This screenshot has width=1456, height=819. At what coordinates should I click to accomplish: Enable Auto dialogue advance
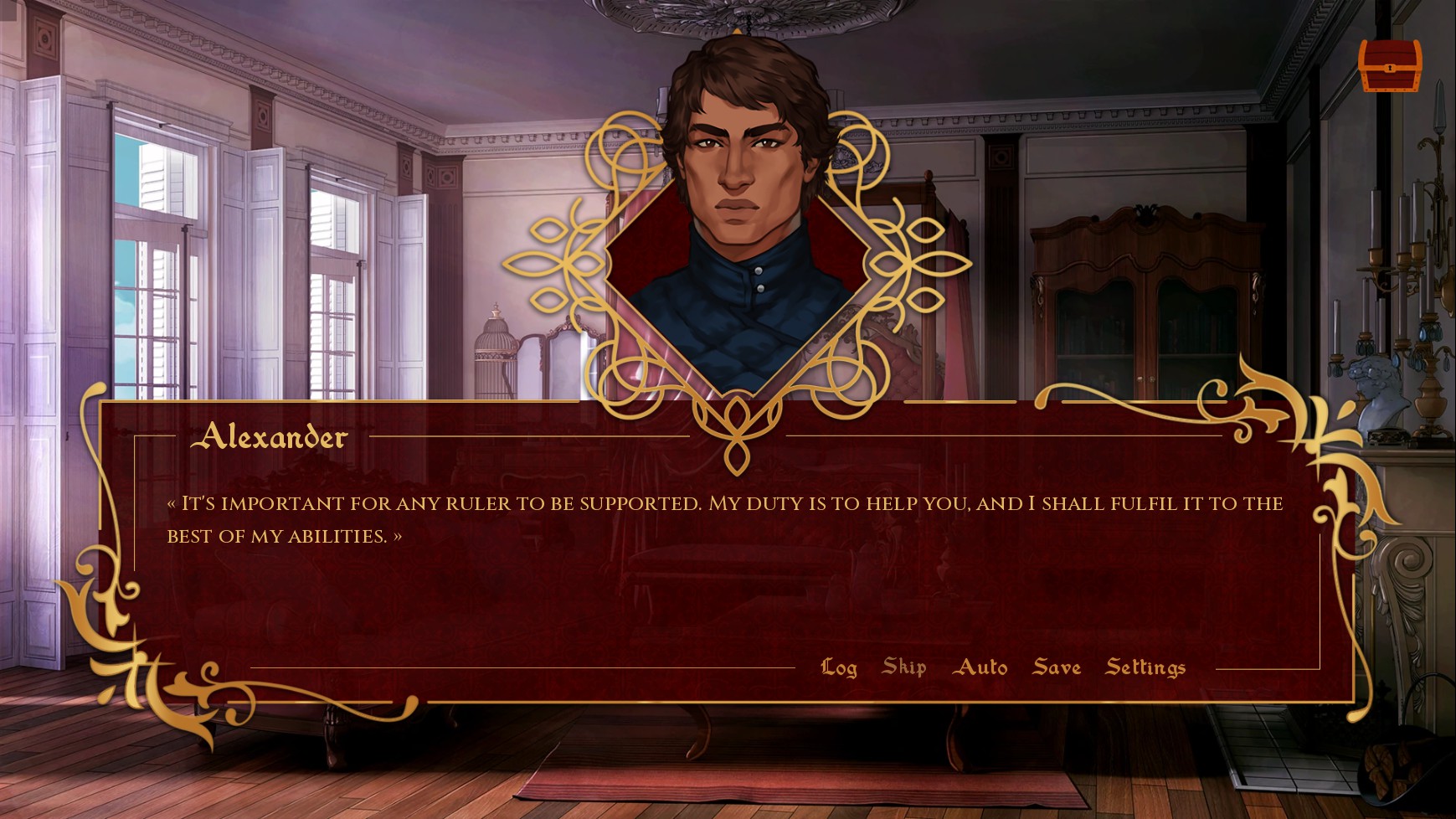[x=980, y=667]
